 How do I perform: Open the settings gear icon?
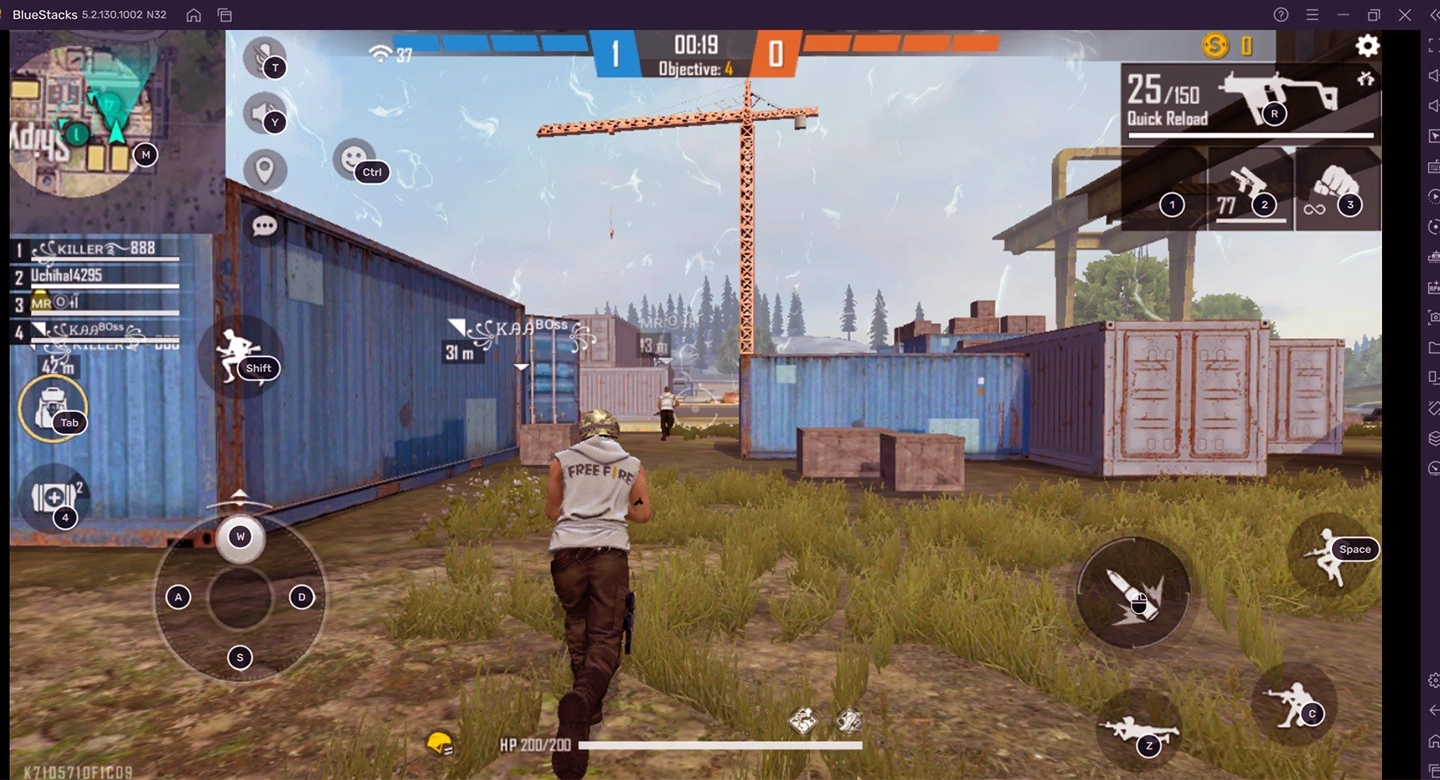click(x=1367, y=45)
